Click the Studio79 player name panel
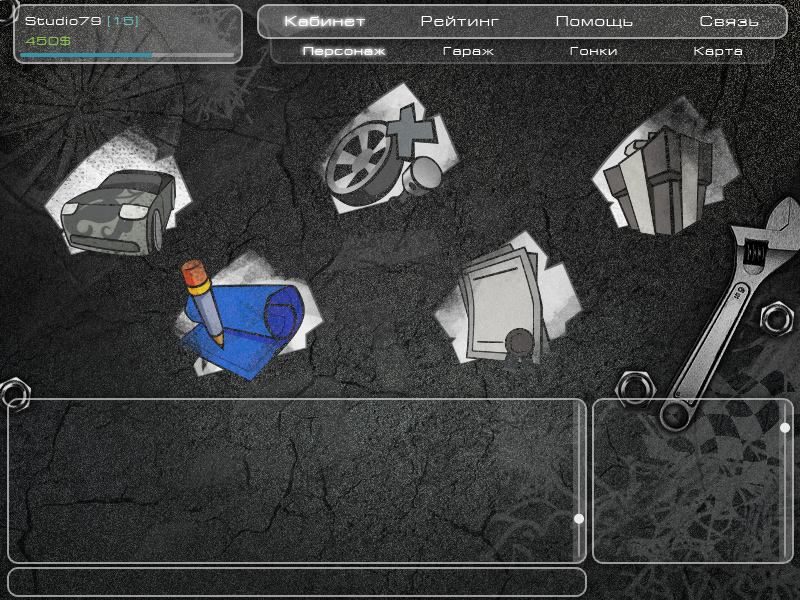The image size is (800, 600). coord(127,33)
